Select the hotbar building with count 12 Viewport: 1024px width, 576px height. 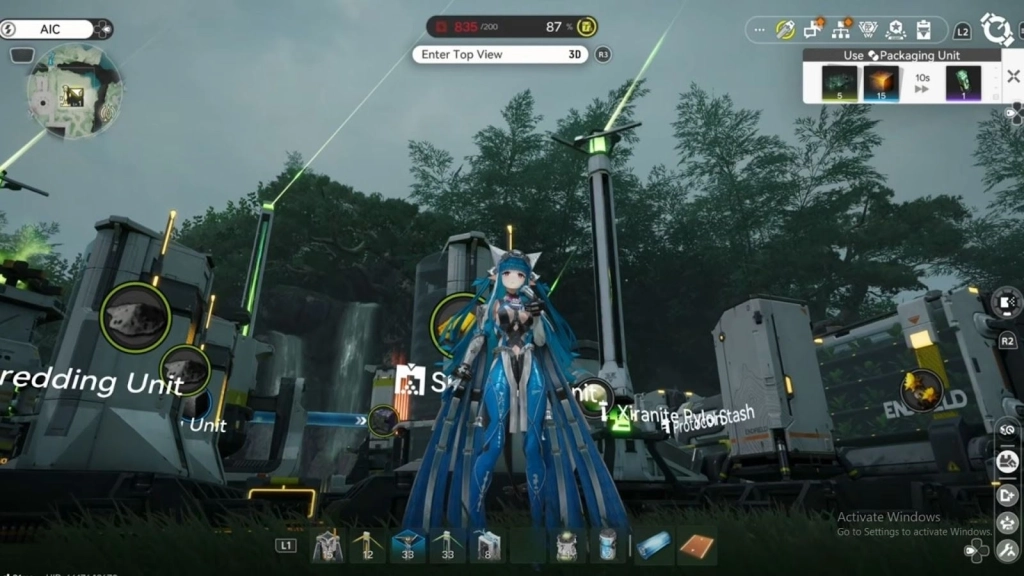[x=366, y=546]
